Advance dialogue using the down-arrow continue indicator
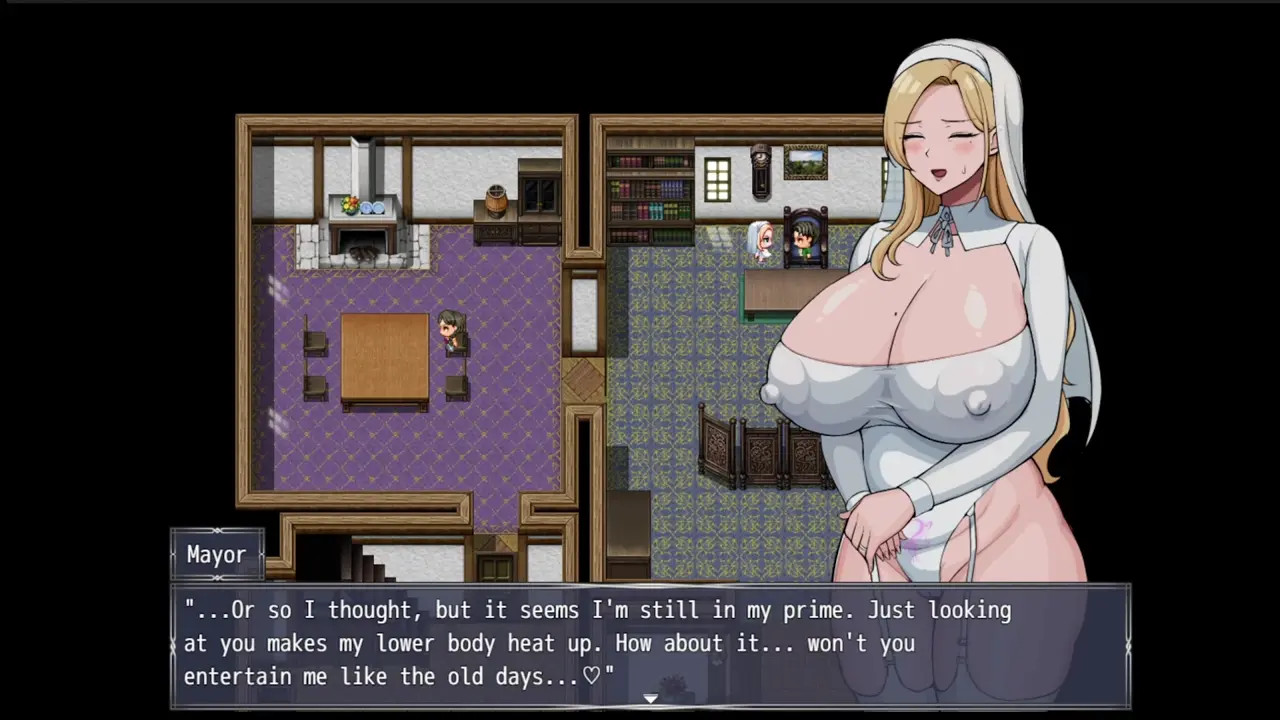 650,698
